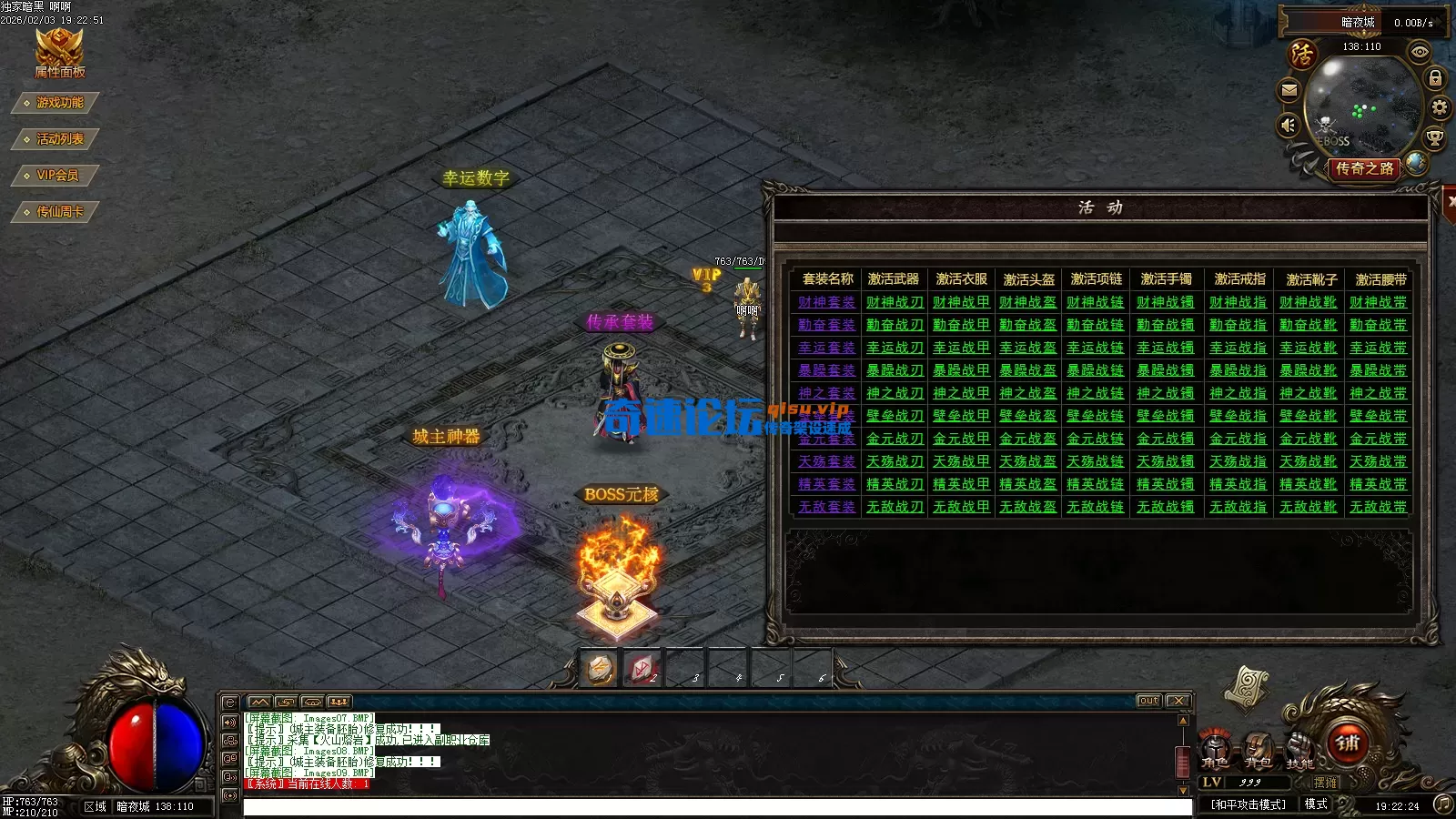The image size is (1456, 819).
Task: Open the 游戏功能 menu
Action: [58, 103]
